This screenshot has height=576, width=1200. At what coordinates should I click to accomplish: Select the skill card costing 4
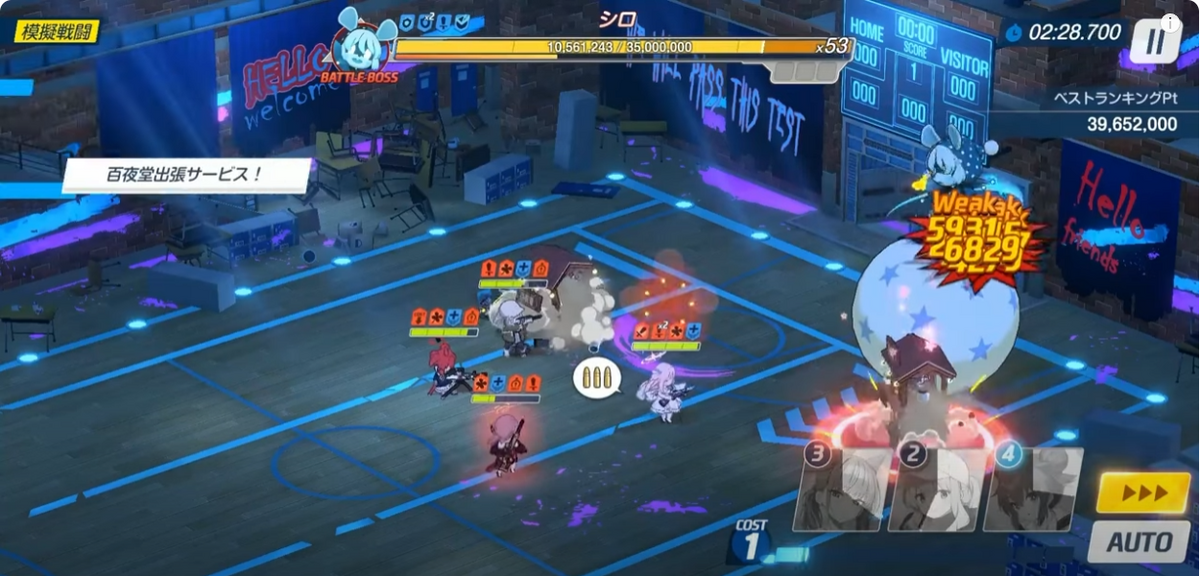(1032, 489)
